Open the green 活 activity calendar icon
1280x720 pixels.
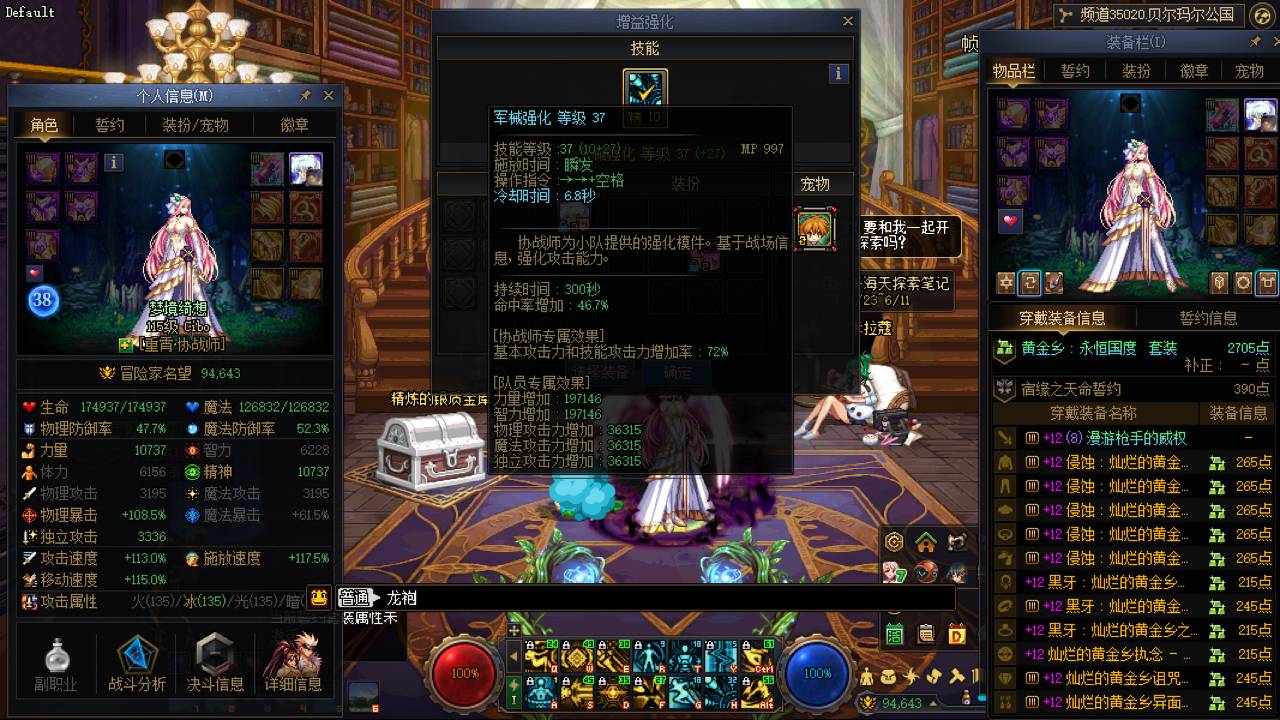coord(893,632)
